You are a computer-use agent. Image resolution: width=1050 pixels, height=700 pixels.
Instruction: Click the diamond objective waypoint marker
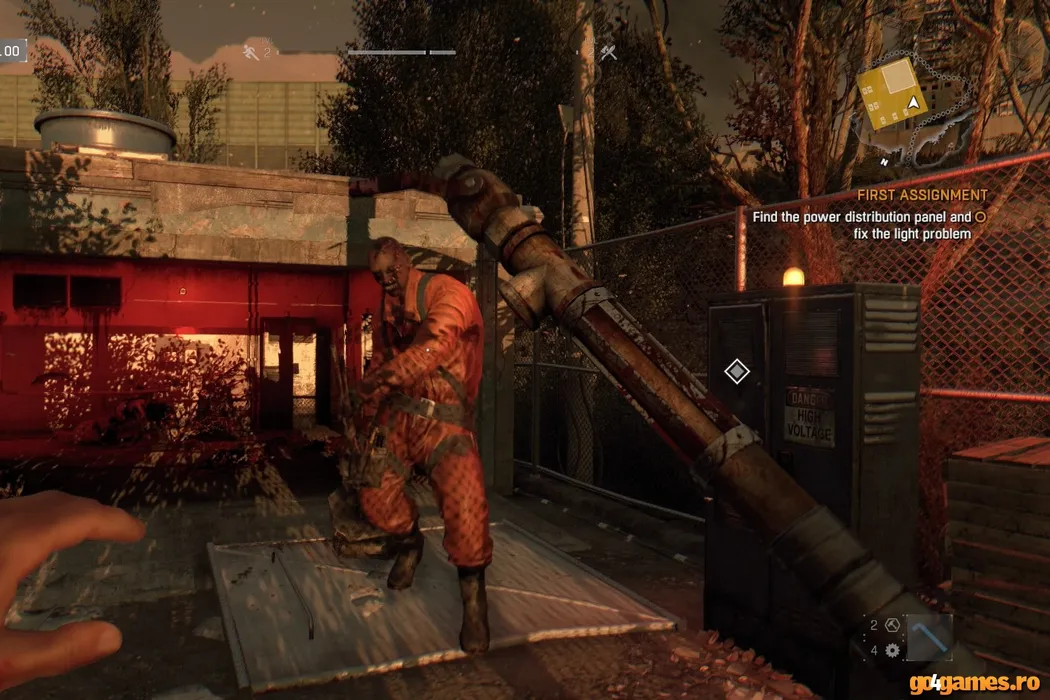click(x=737, y=372)
